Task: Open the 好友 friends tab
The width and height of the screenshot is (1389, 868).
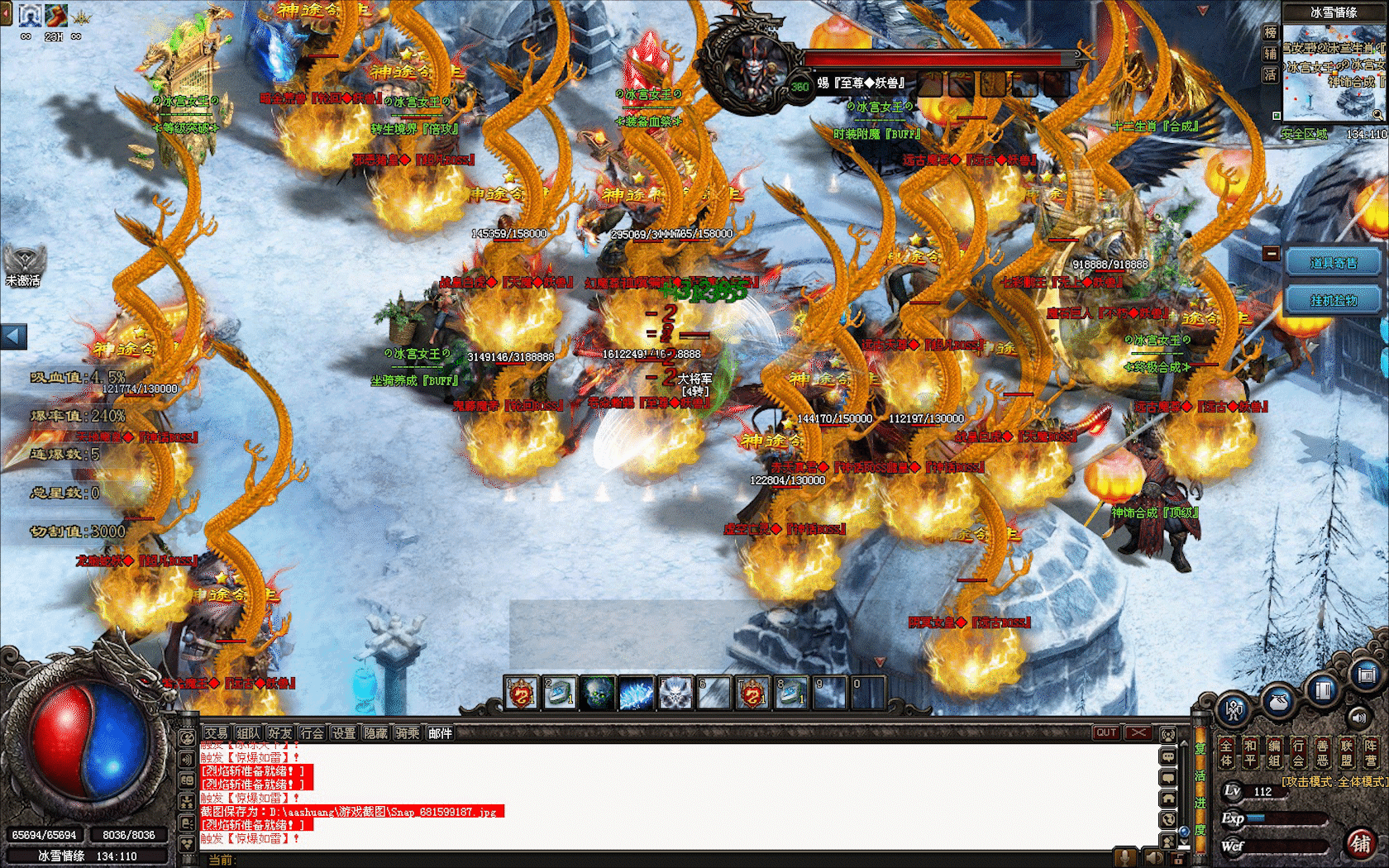Action: (280, 733)
